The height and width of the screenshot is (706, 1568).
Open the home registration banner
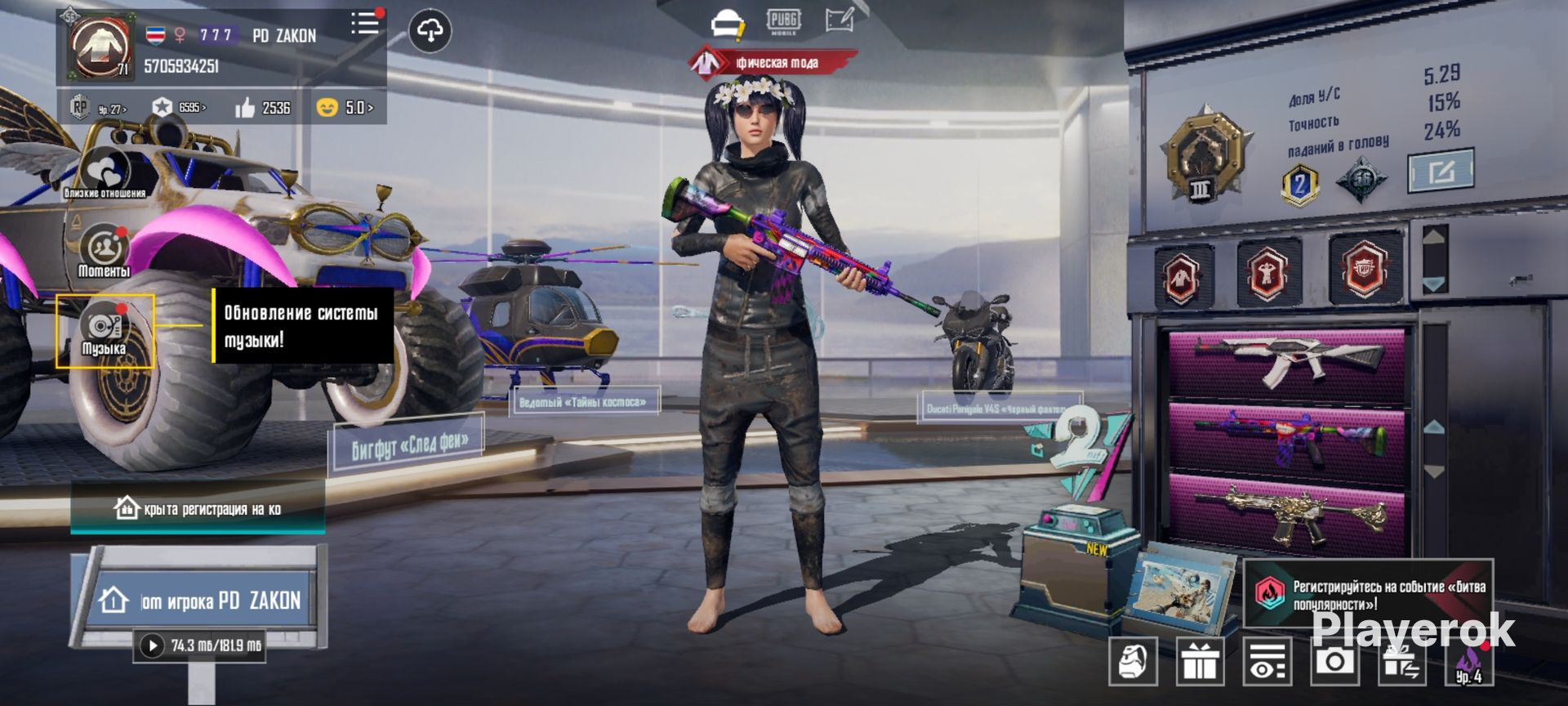coord(198,509)
